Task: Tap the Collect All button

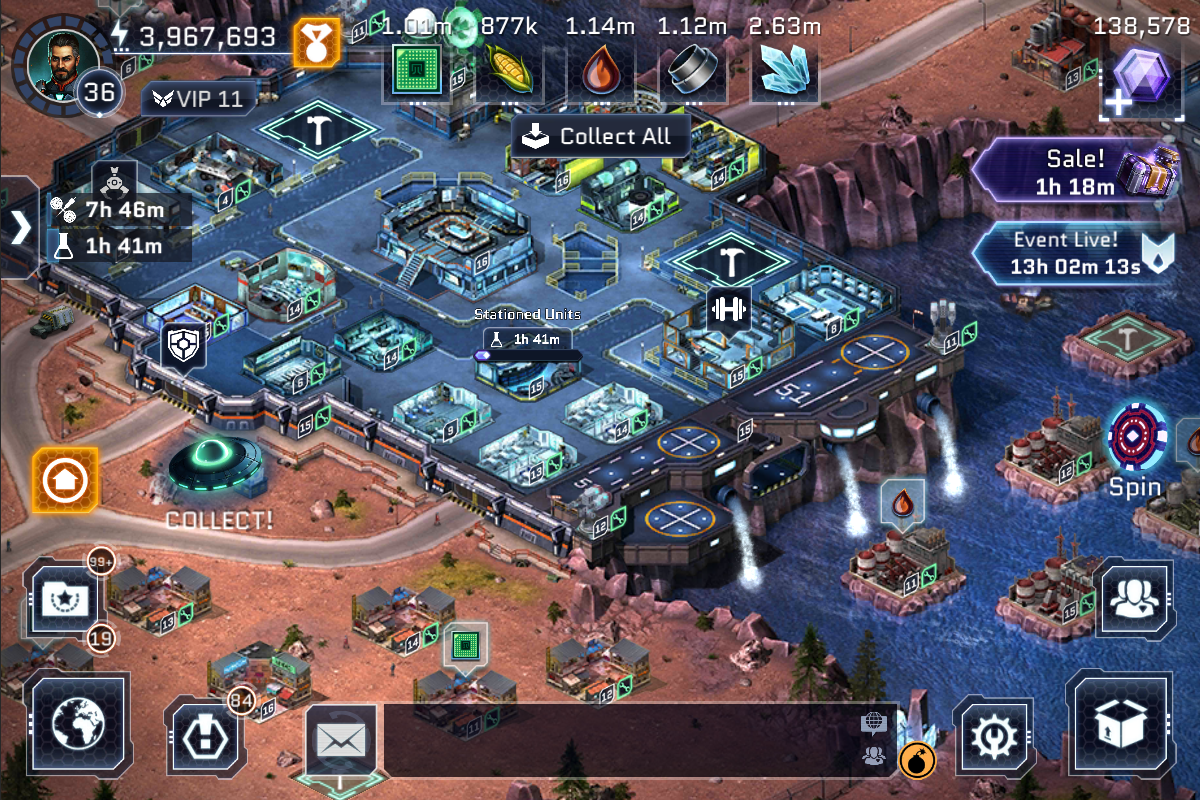Action: point(600,137)
